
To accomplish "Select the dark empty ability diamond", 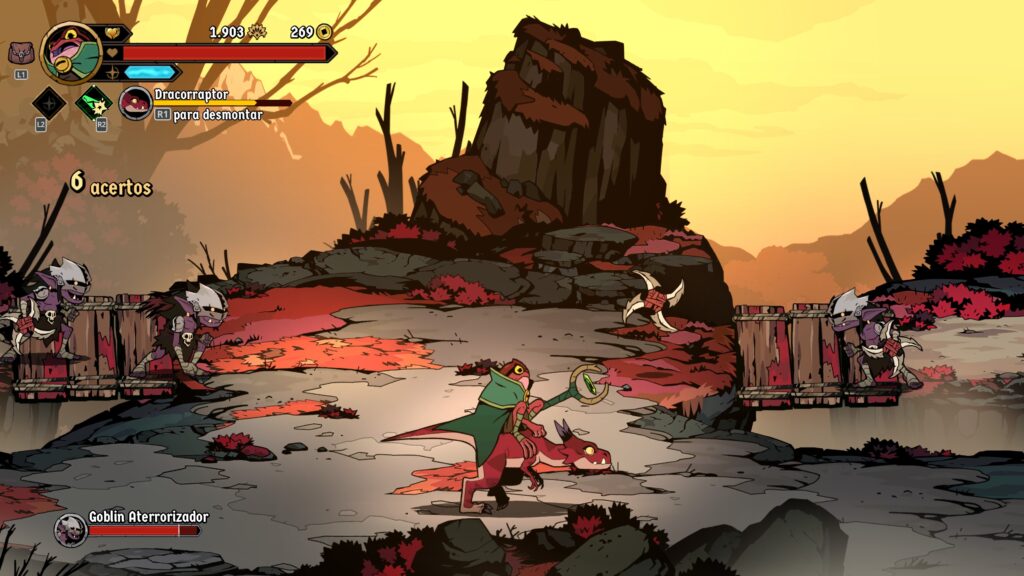I will tap(47, 102).
